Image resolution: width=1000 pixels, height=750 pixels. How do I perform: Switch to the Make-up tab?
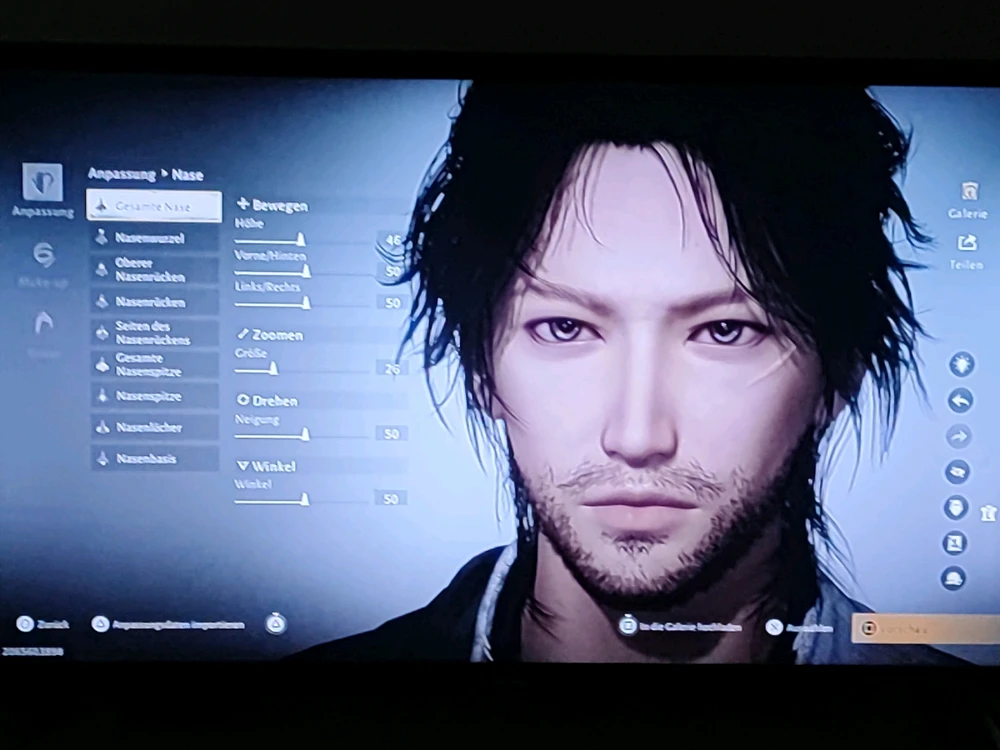43,264
